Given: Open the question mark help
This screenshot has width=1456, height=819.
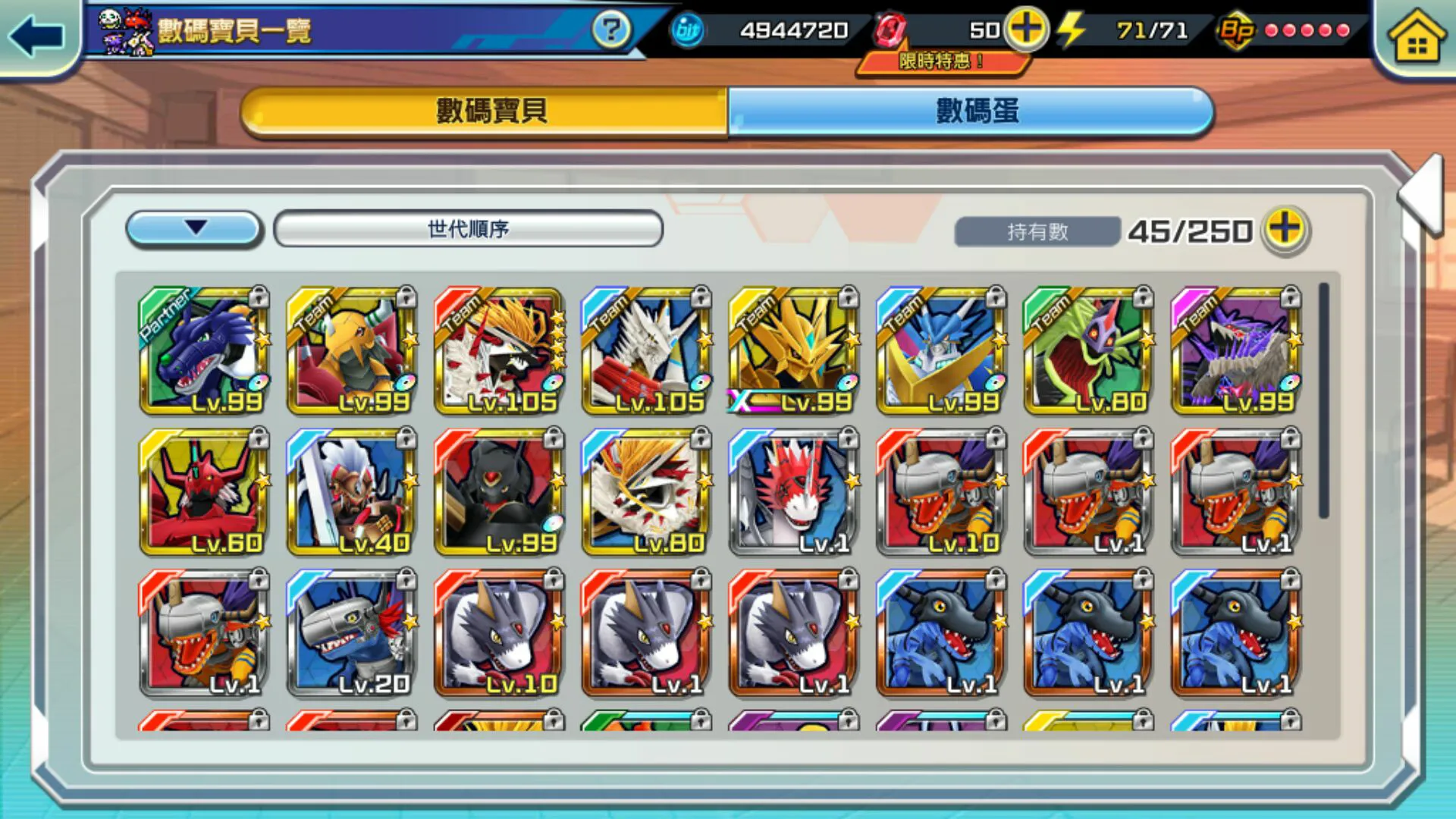Looking at the screenshot, I should coord(610,31).
